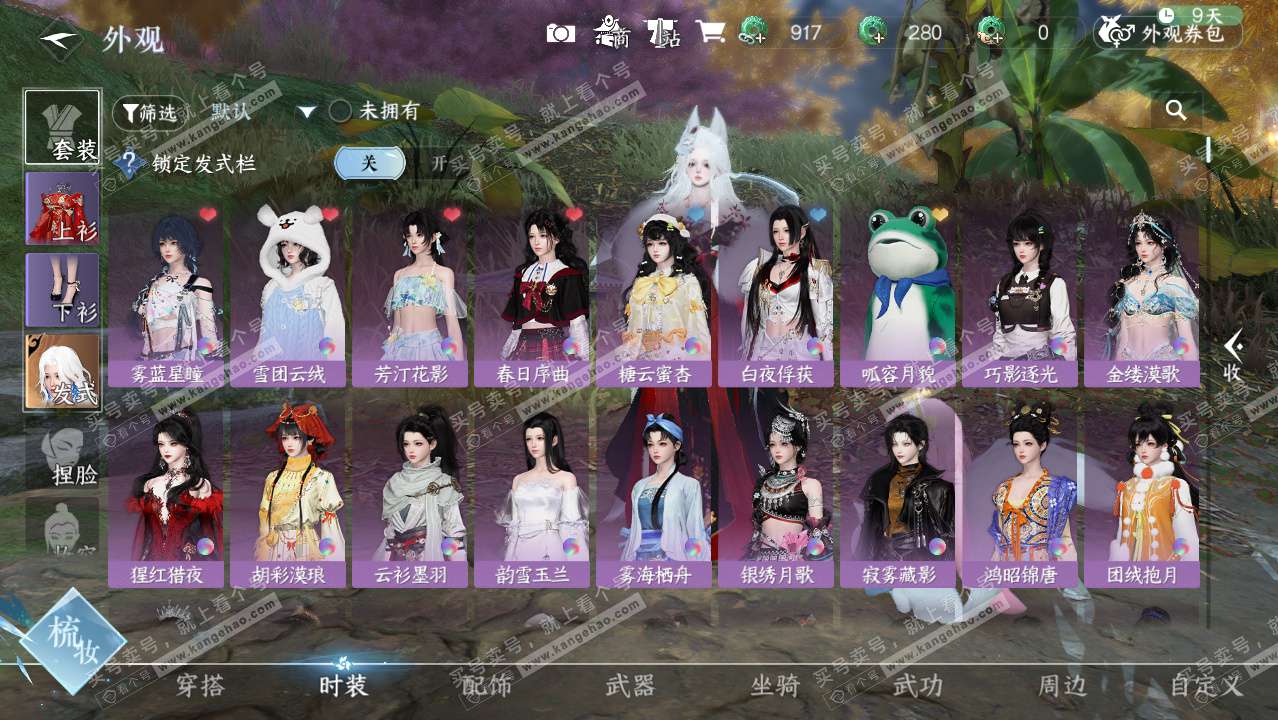Viewport: 1278px width, 720px height.
Task: Pick the 猩红猎夜 outfit card
Action: (166, 498)
